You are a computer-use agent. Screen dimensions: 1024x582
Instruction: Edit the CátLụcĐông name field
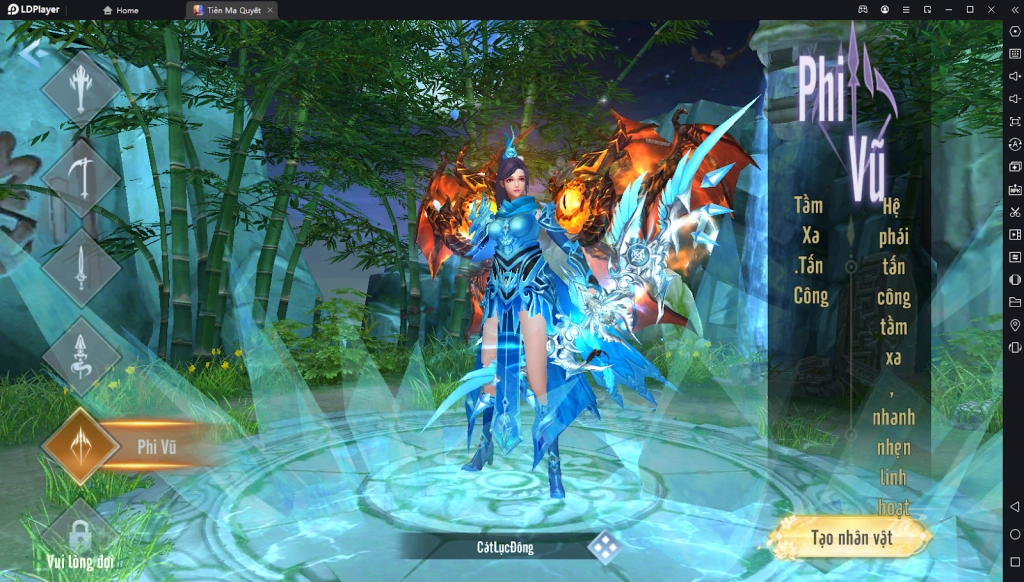(x=505, y=547)
